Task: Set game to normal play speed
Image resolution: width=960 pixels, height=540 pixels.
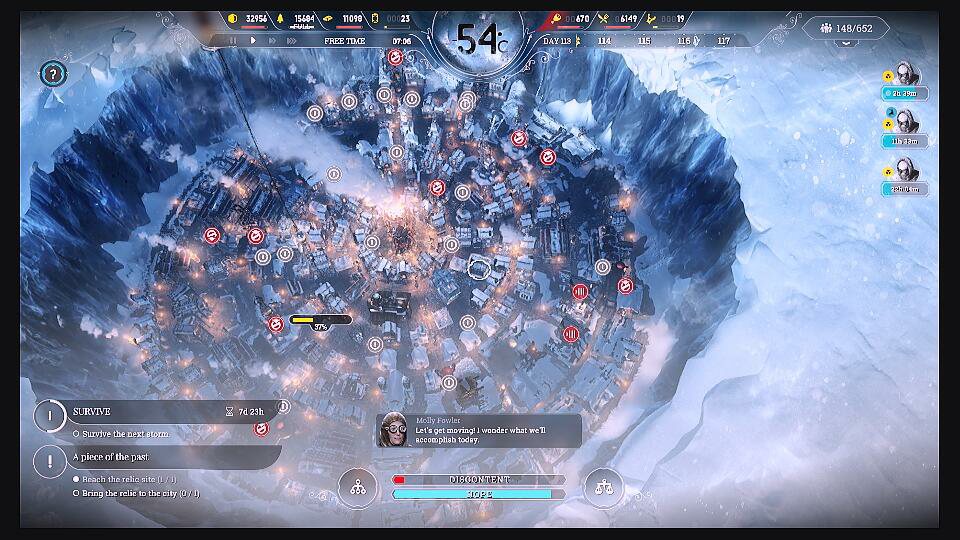Action: (x=253, y=41)
